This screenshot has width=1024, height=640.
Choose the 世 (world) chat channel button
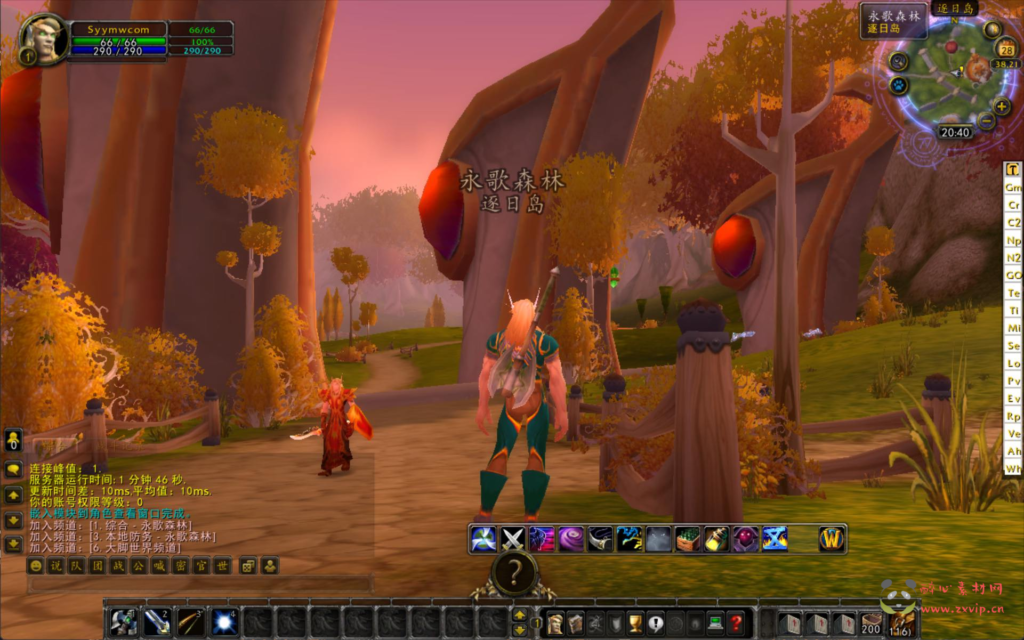tap(223, 566)
